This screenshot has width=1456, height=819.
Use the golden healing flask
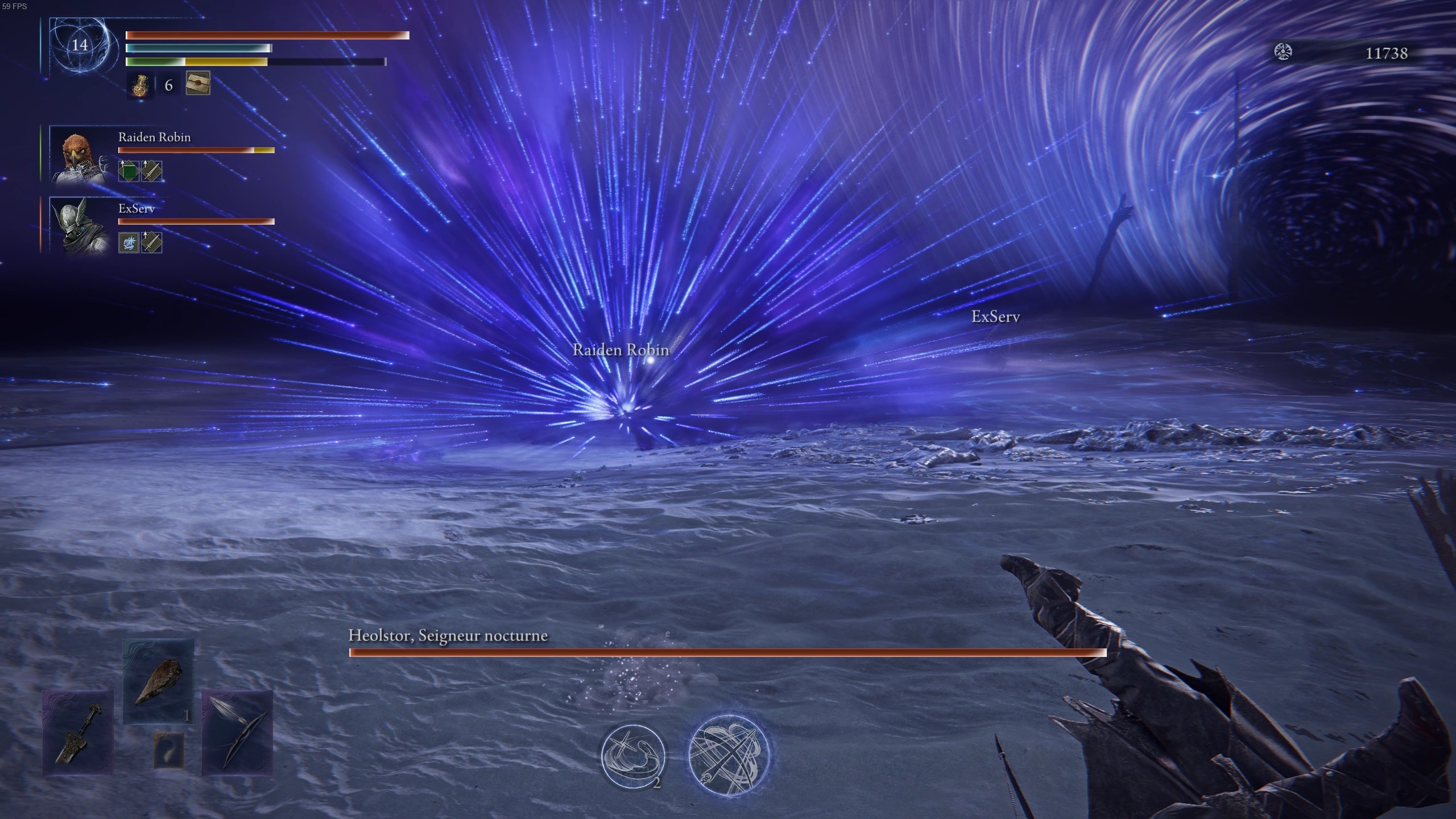pos(140,85)
